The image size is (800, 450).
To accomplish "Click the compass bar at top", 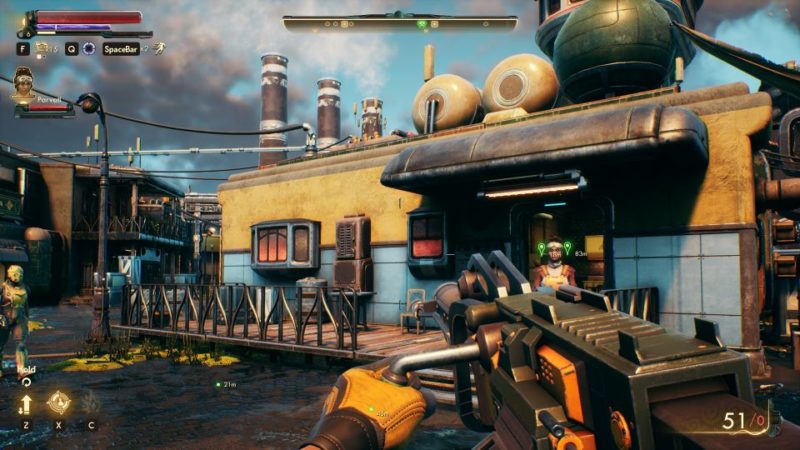I will (400, 22).
